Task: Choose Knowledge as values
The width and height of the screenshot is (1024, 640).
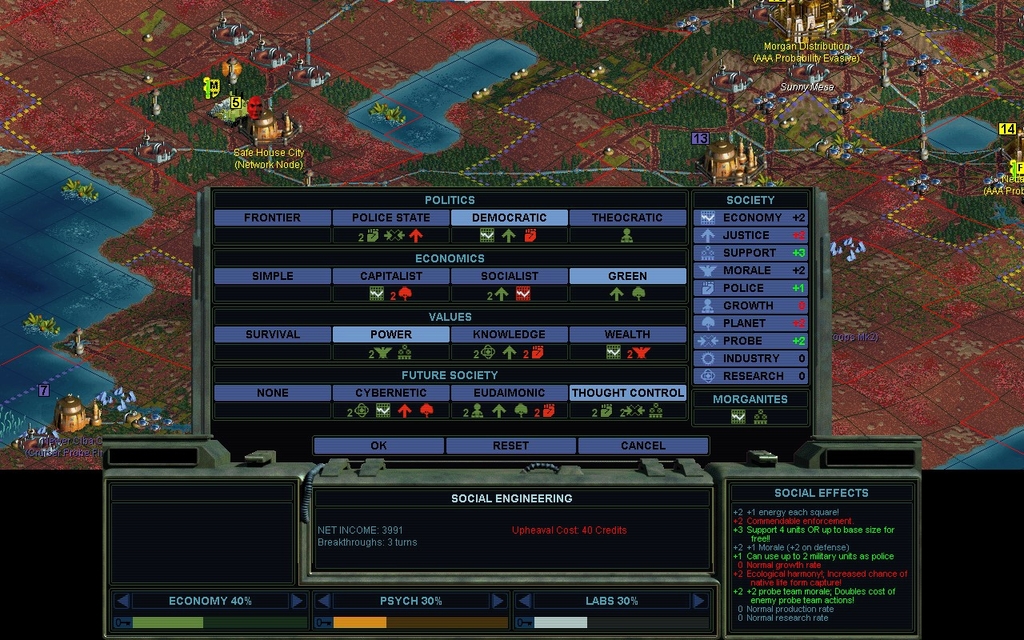Action: [x=509, y=334]
